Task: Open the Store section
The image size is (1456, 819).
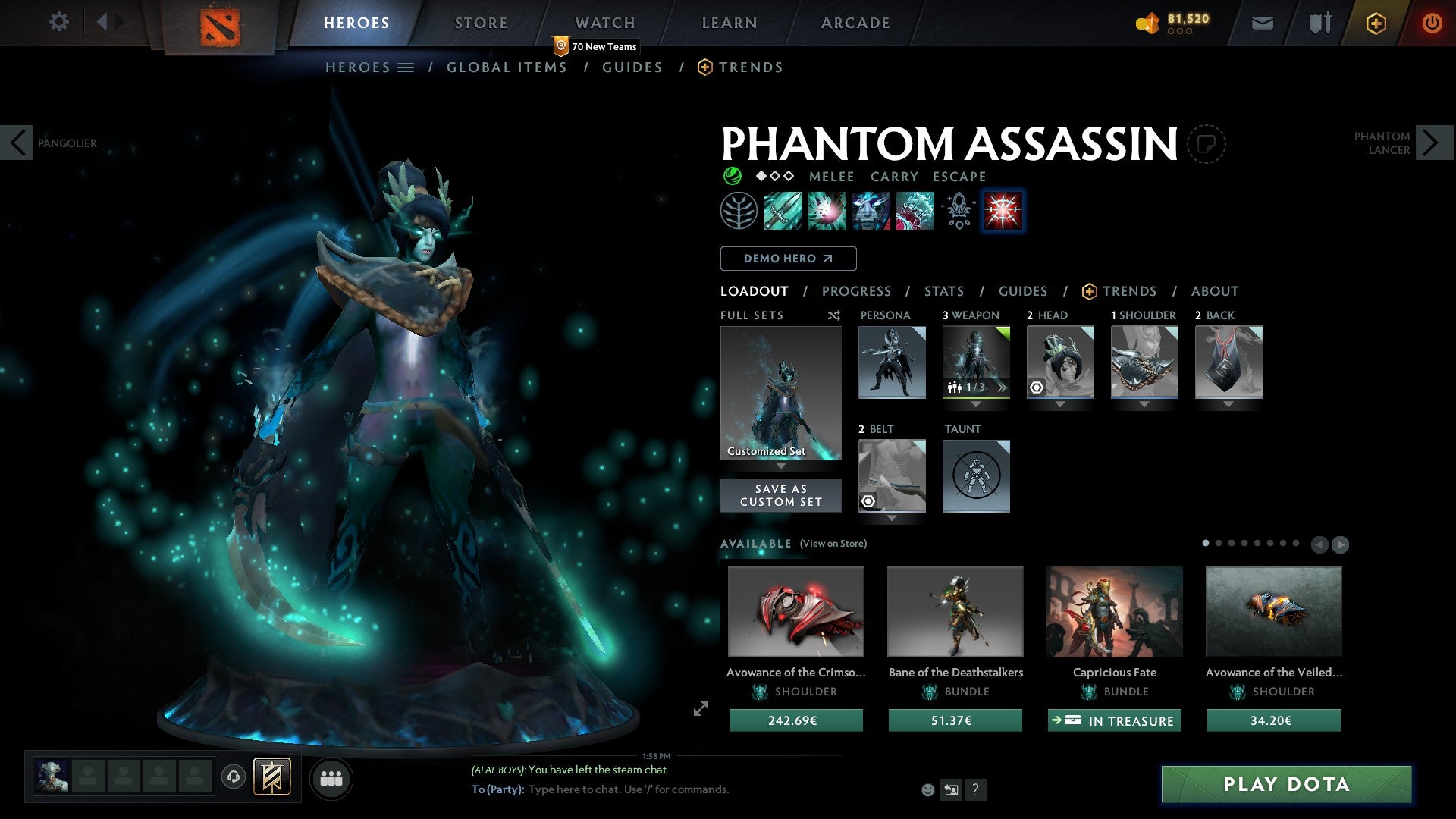Action: (x=482, y=23)
